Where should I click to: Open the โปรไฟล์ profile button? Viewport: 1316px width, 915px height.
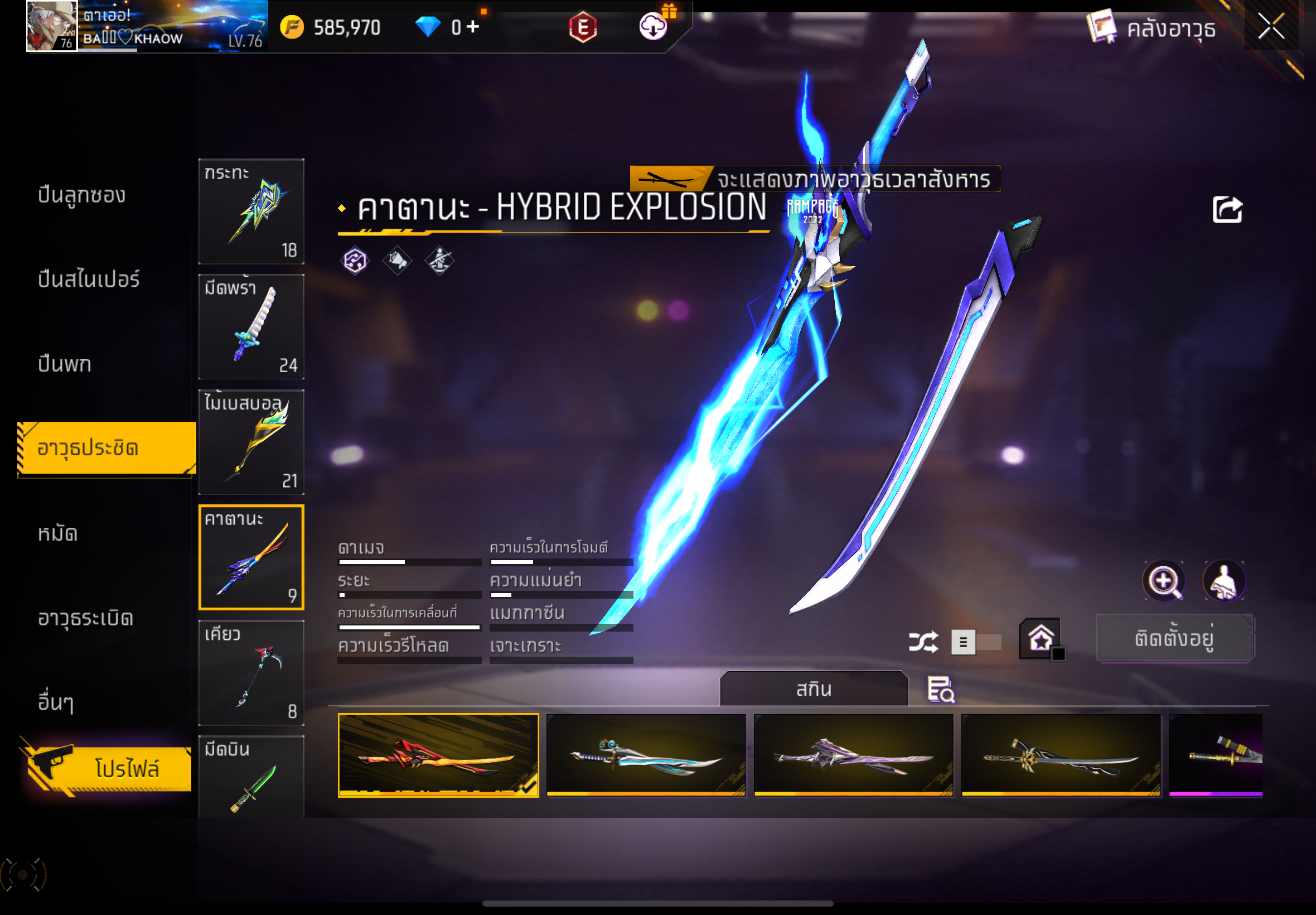(109, 767)
